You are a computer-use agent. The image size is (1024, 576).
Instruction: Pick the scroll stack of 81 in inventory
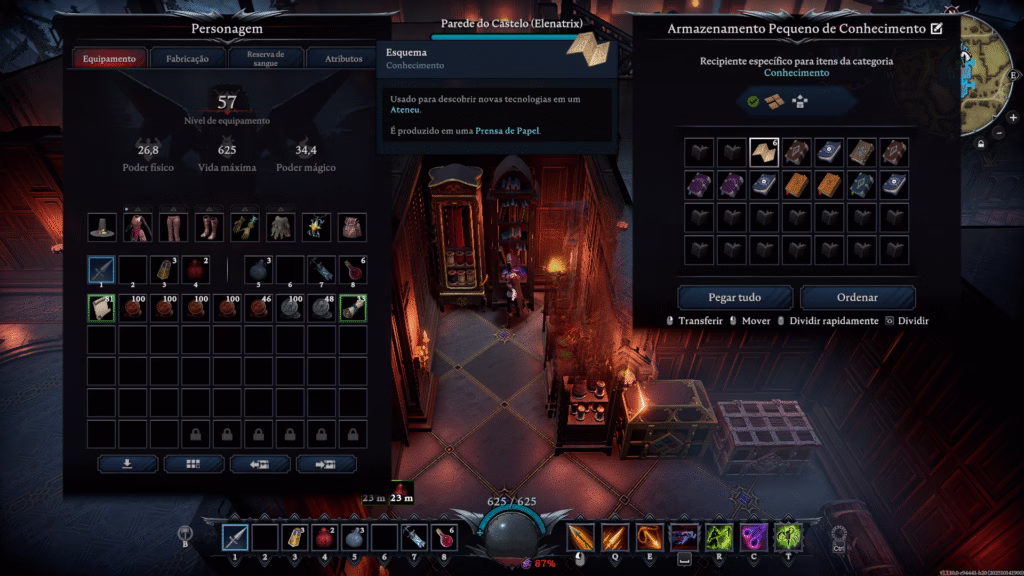pyautogui.click(x=102, y=309)
